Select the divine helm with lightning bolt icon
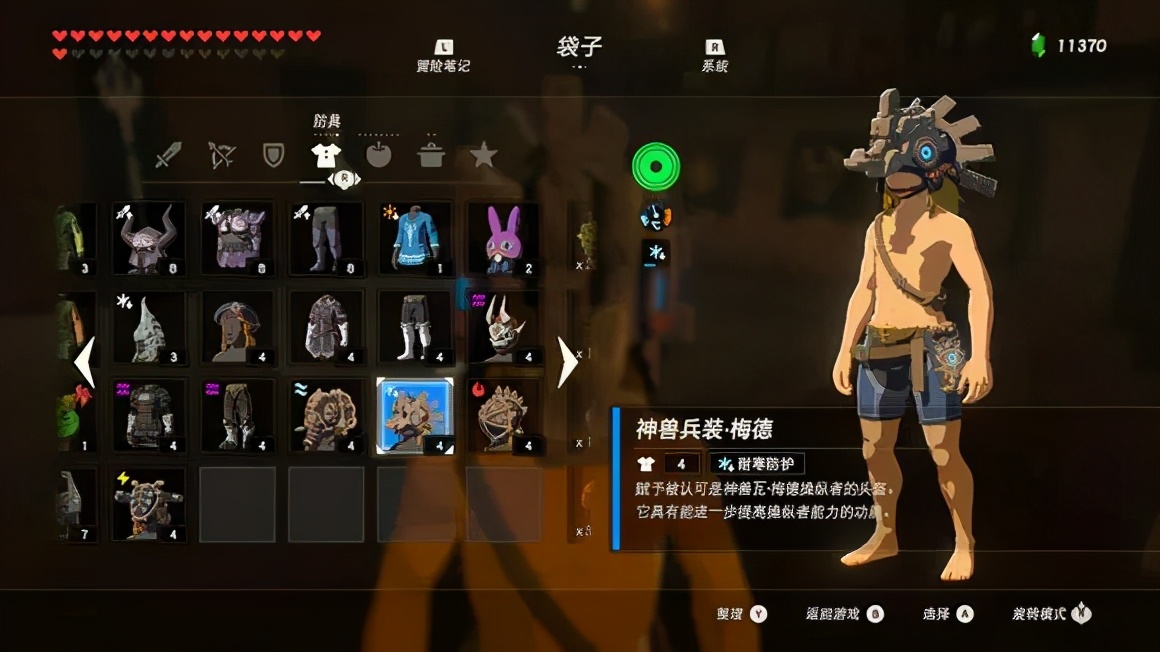This screenshot has height=652, width=1160. click(148, 504)
